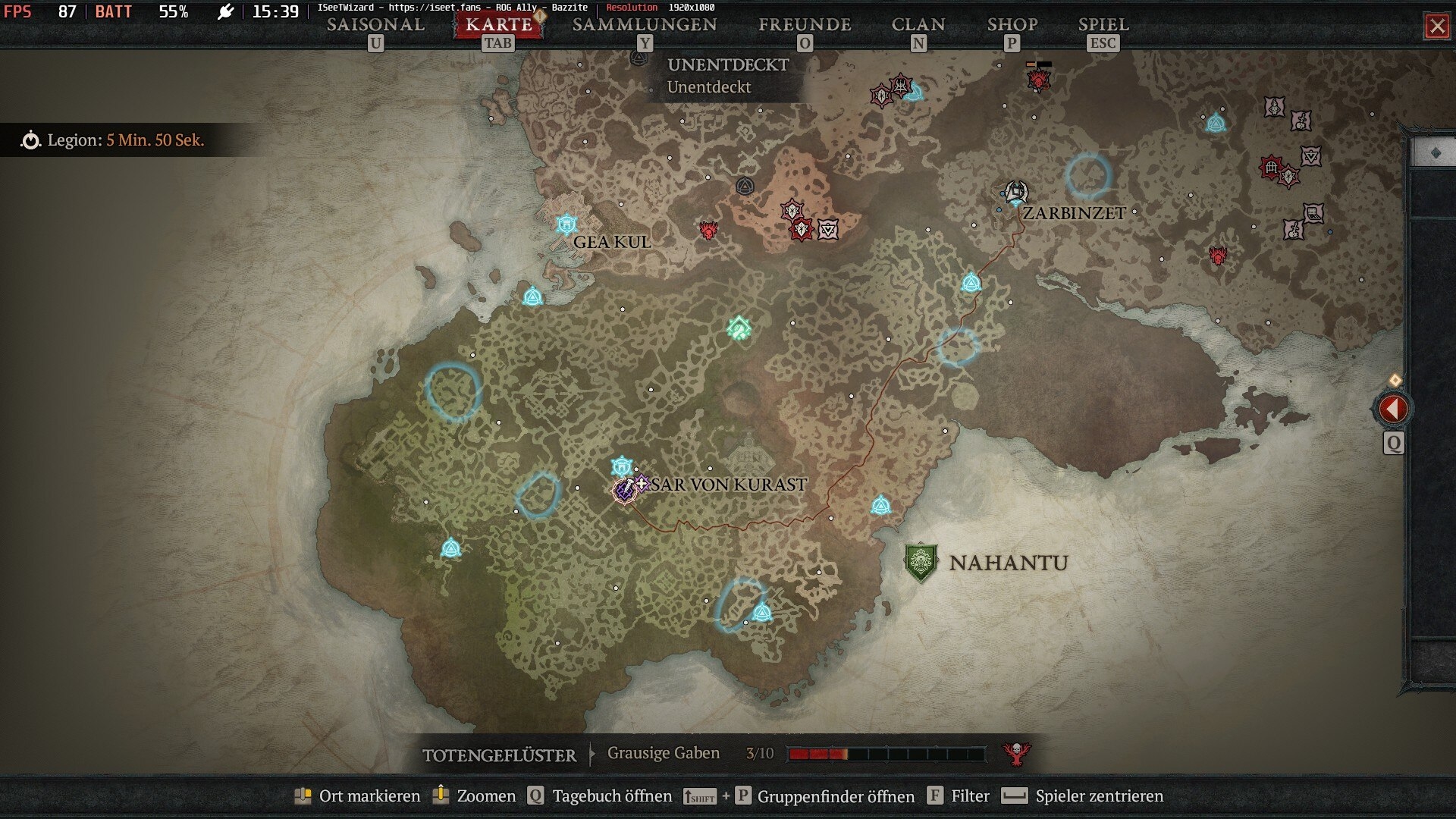
Task: Open Tagebuch öffnen from the bottom bar
Action: tap(600, 795)
